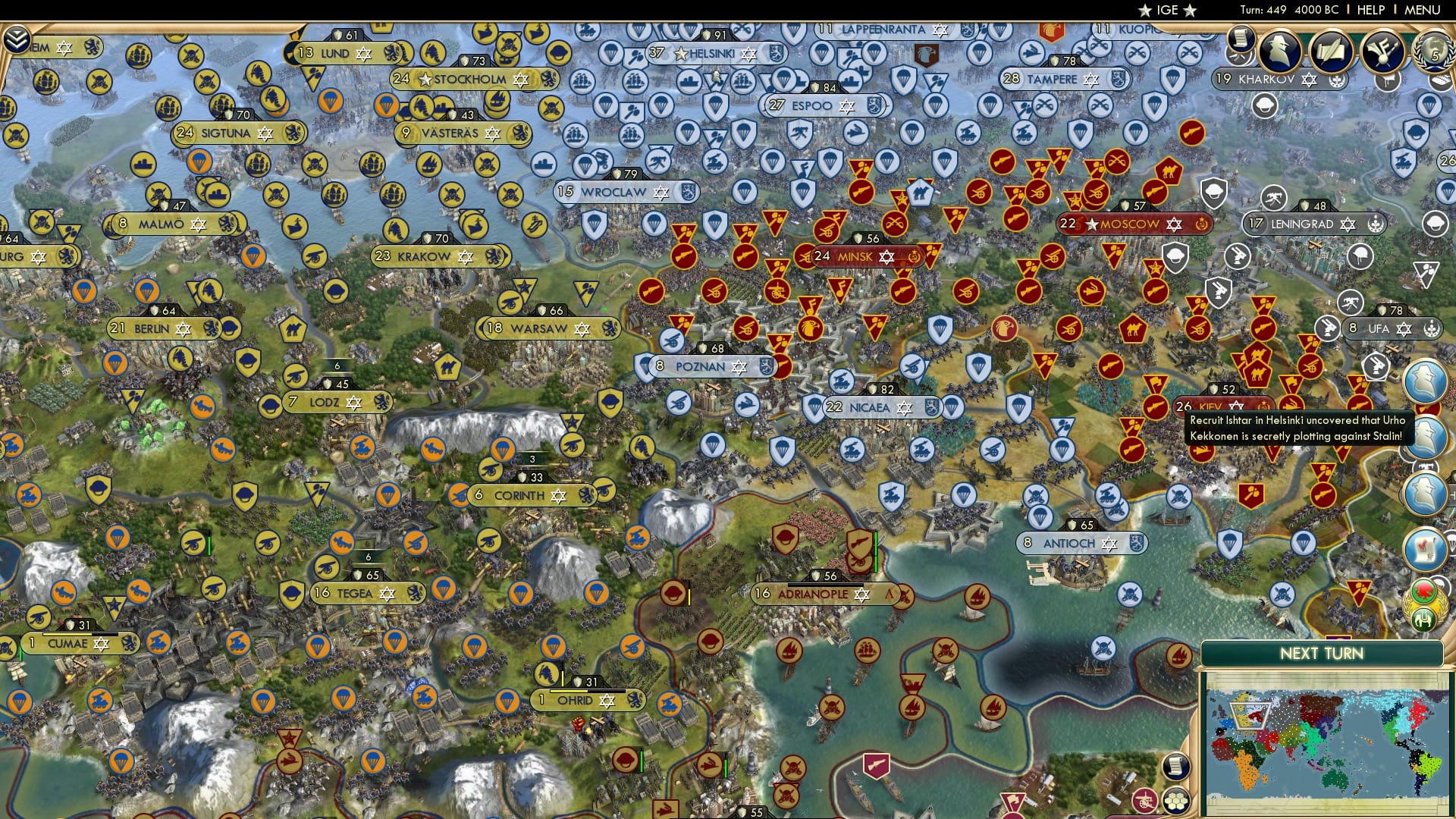Screen dimensions: 1456x819
Task: Open the Culture overview brush icon
Action: click(x=1382, y=51)
